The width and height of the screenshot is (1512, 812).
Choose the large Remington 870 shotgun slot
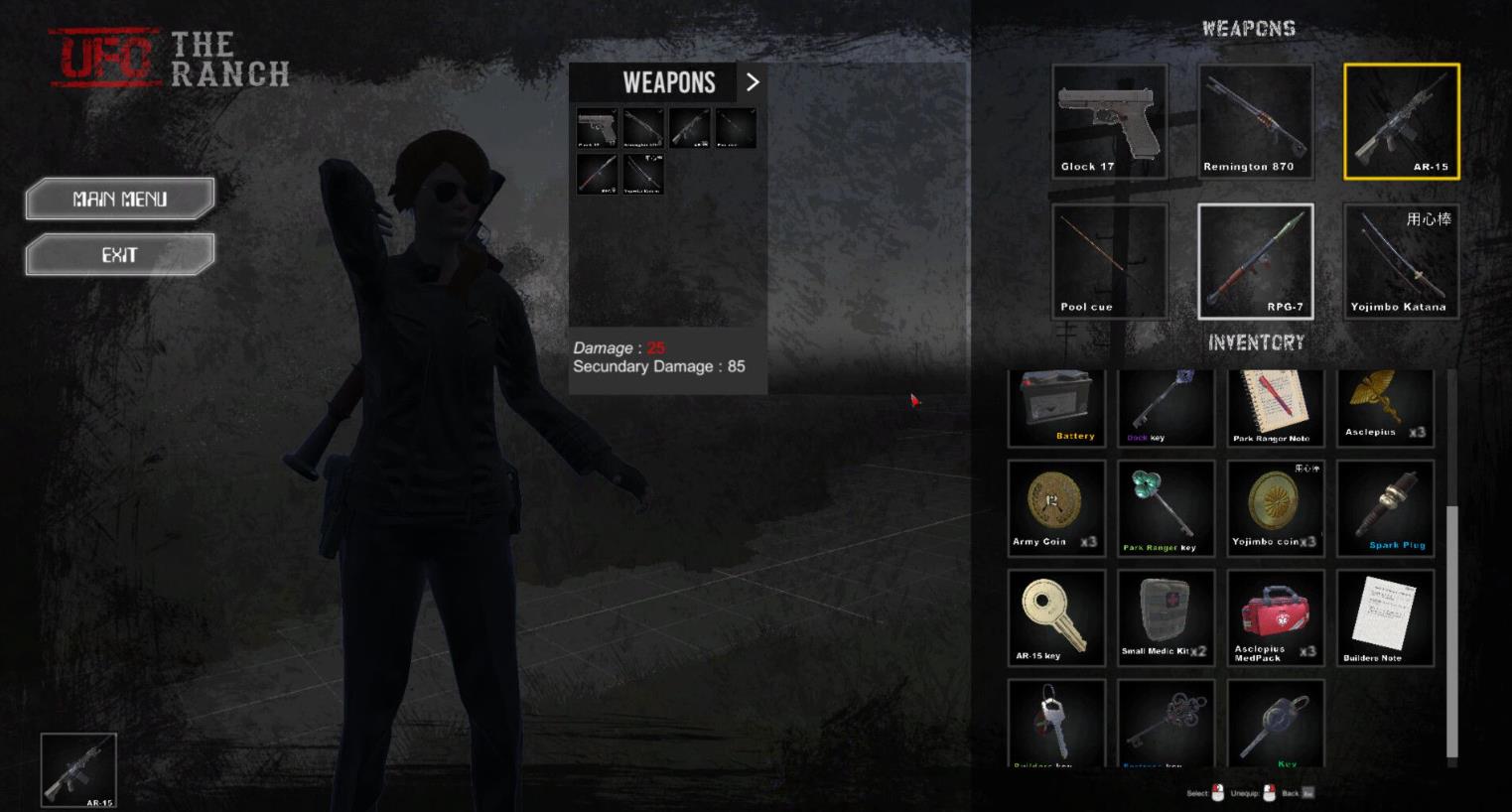click(1255, 121)
